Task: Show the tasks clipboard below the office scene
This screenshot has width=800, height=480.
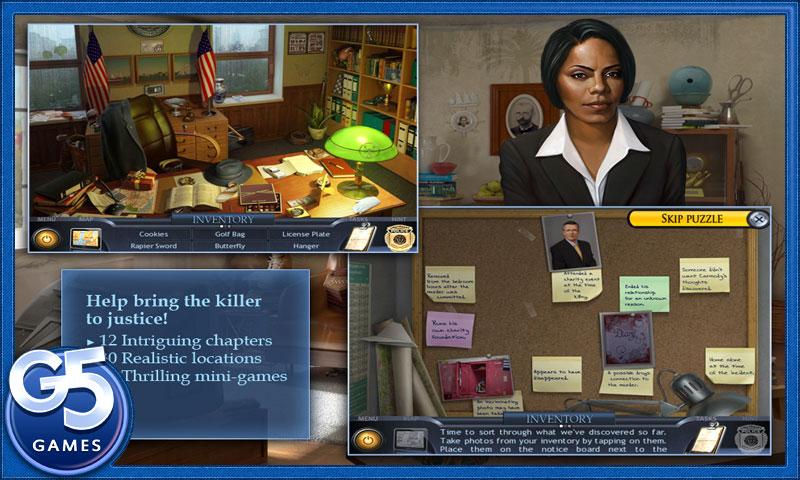Action: tap(357, 237)
